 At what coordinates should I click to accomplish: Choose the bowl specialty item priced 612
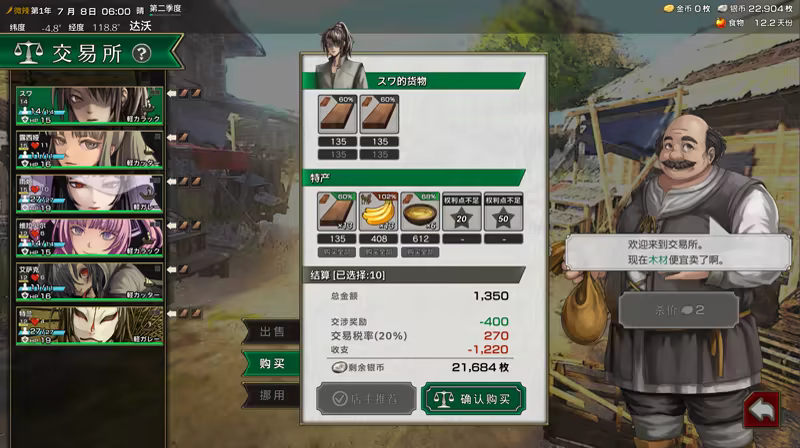coord(418,211)
